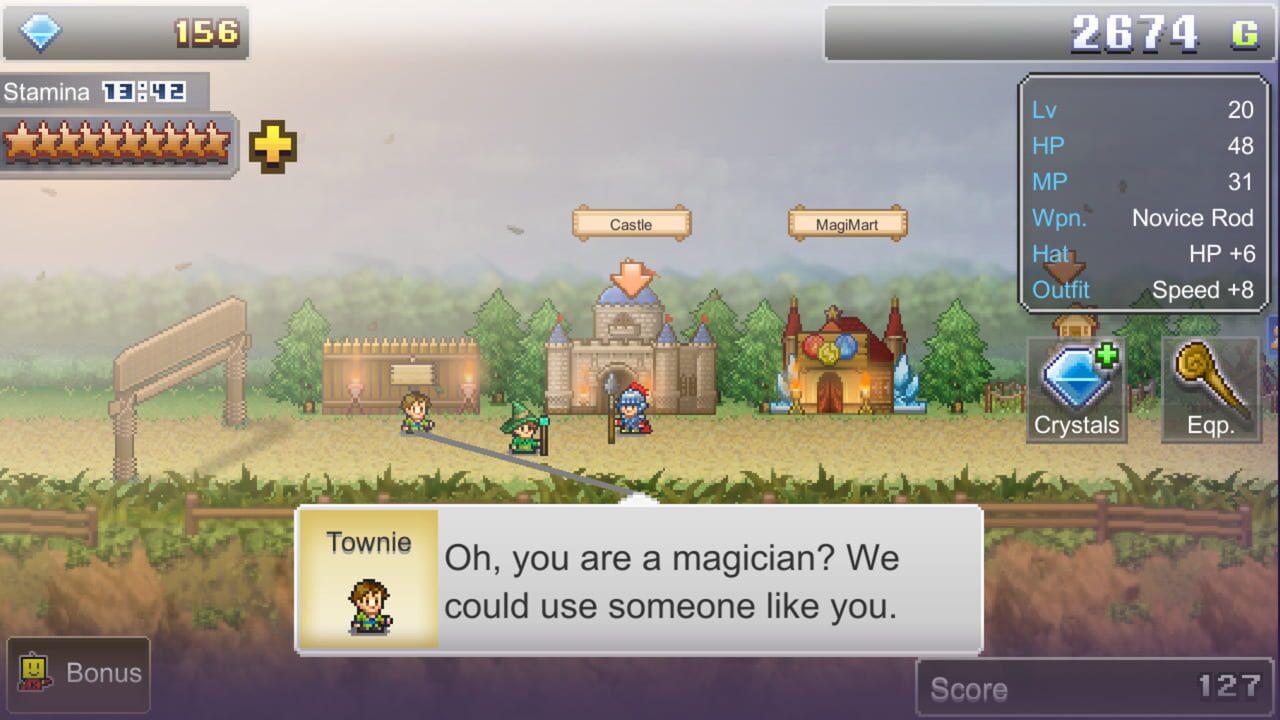Tap the partially visible icon on the right edge
This screenshot has width=1280, height=720.
1272,335
